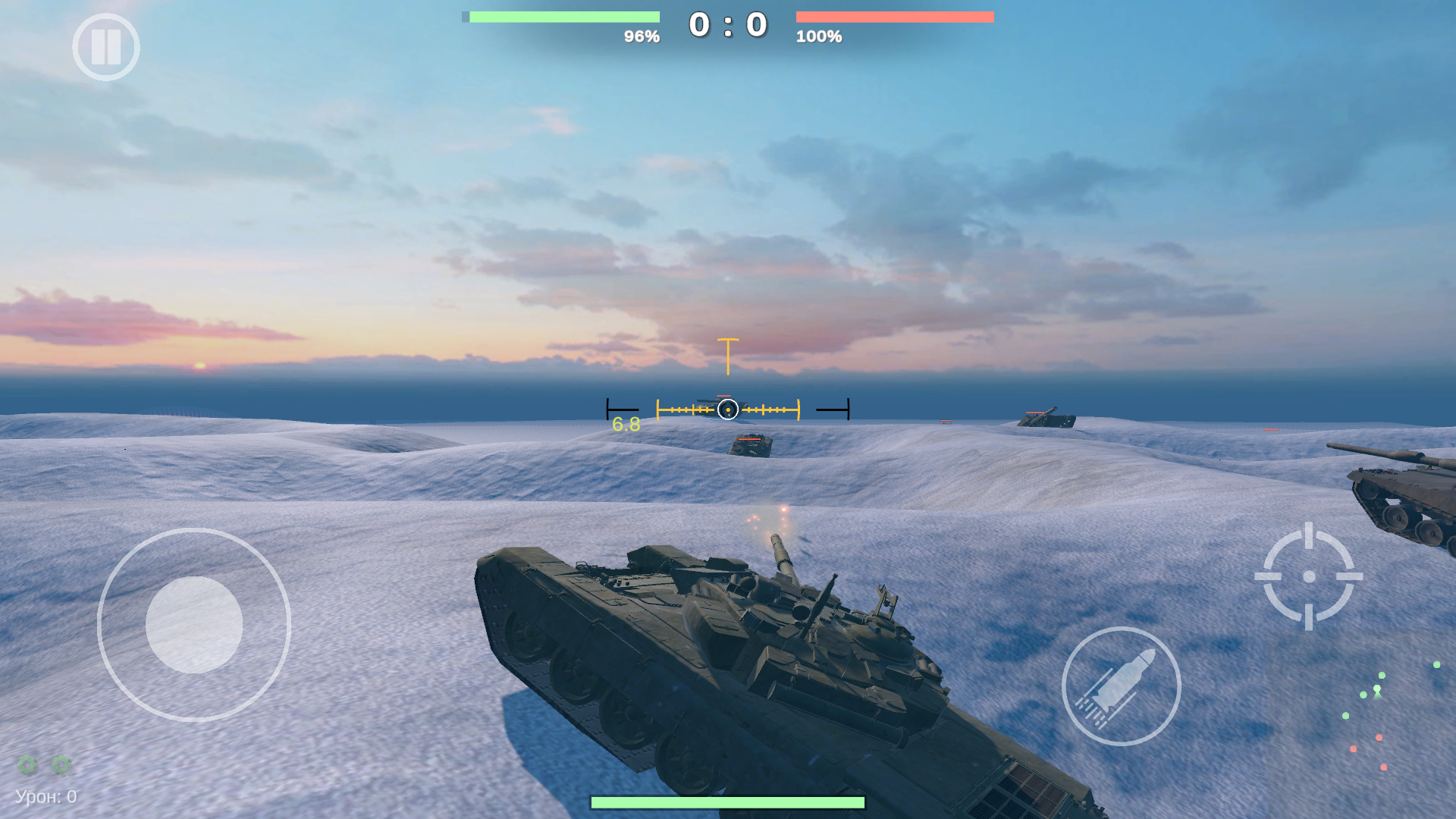The width and height of the screenshot is (1456, 819).
Task: Click a red enemy dot on the minimap
Action: point(1379,738)
